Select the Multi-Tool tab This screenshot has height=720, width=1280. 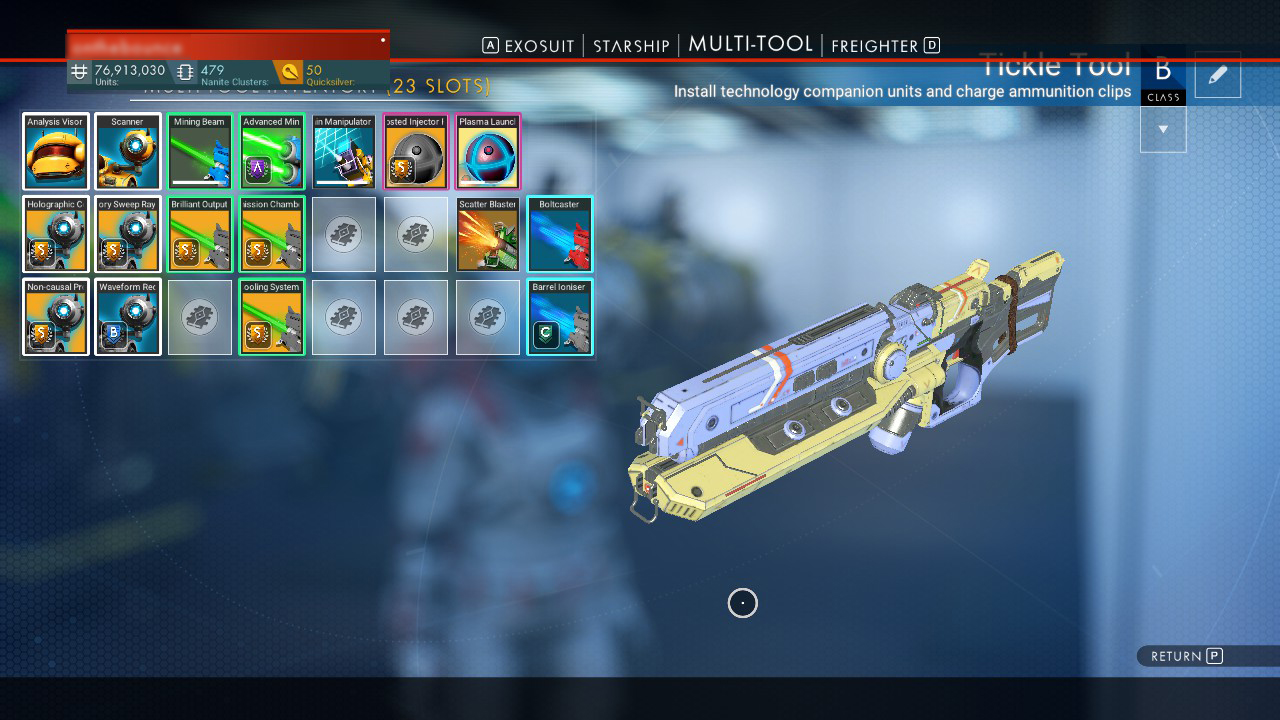point(750,44)
